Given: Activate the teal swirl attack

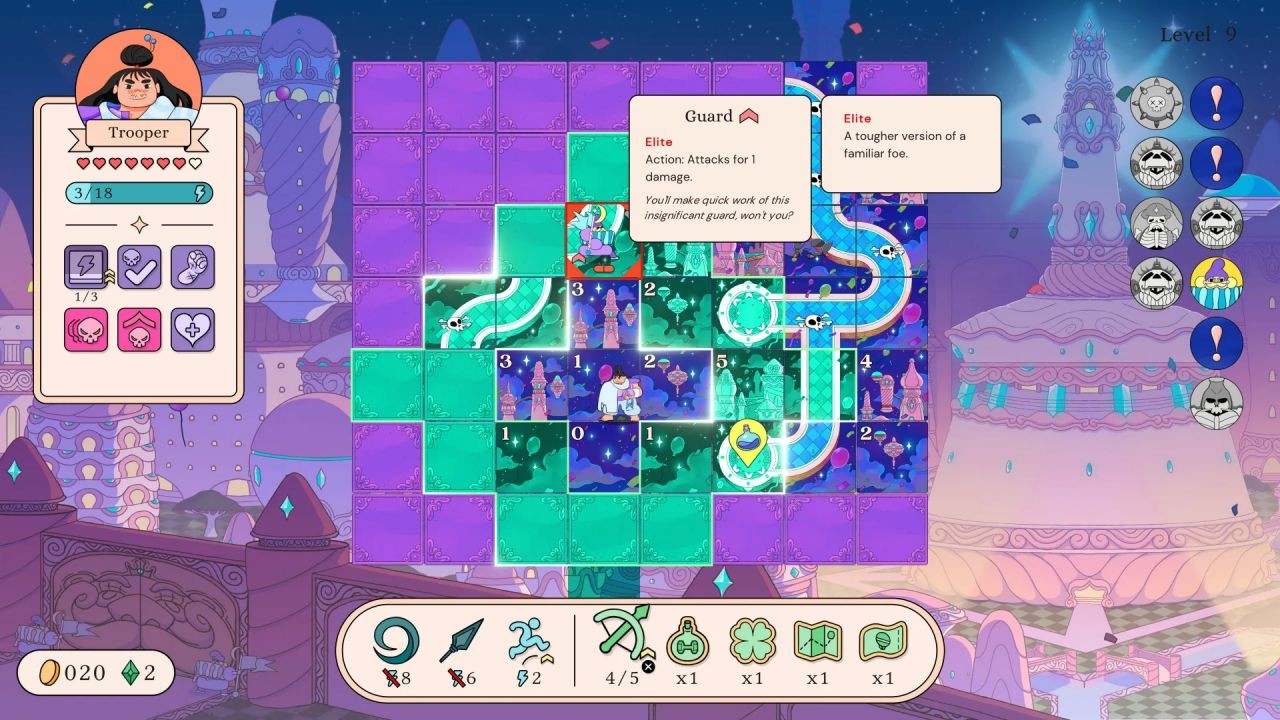Looking at the screenshot, I should coord(396,641).
